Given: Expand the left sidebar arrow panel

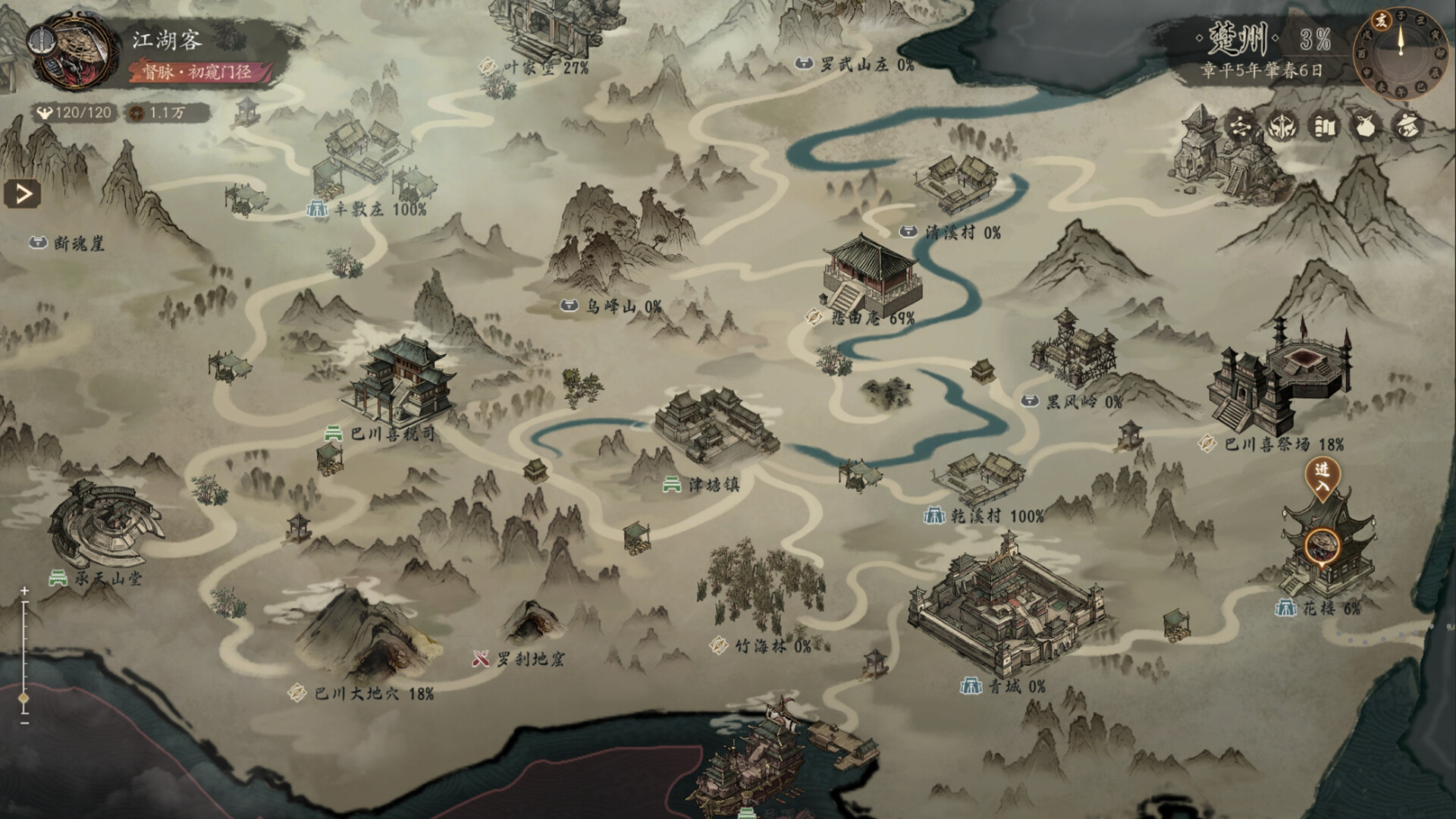Looking at the screenshot, I should (23, 193).
